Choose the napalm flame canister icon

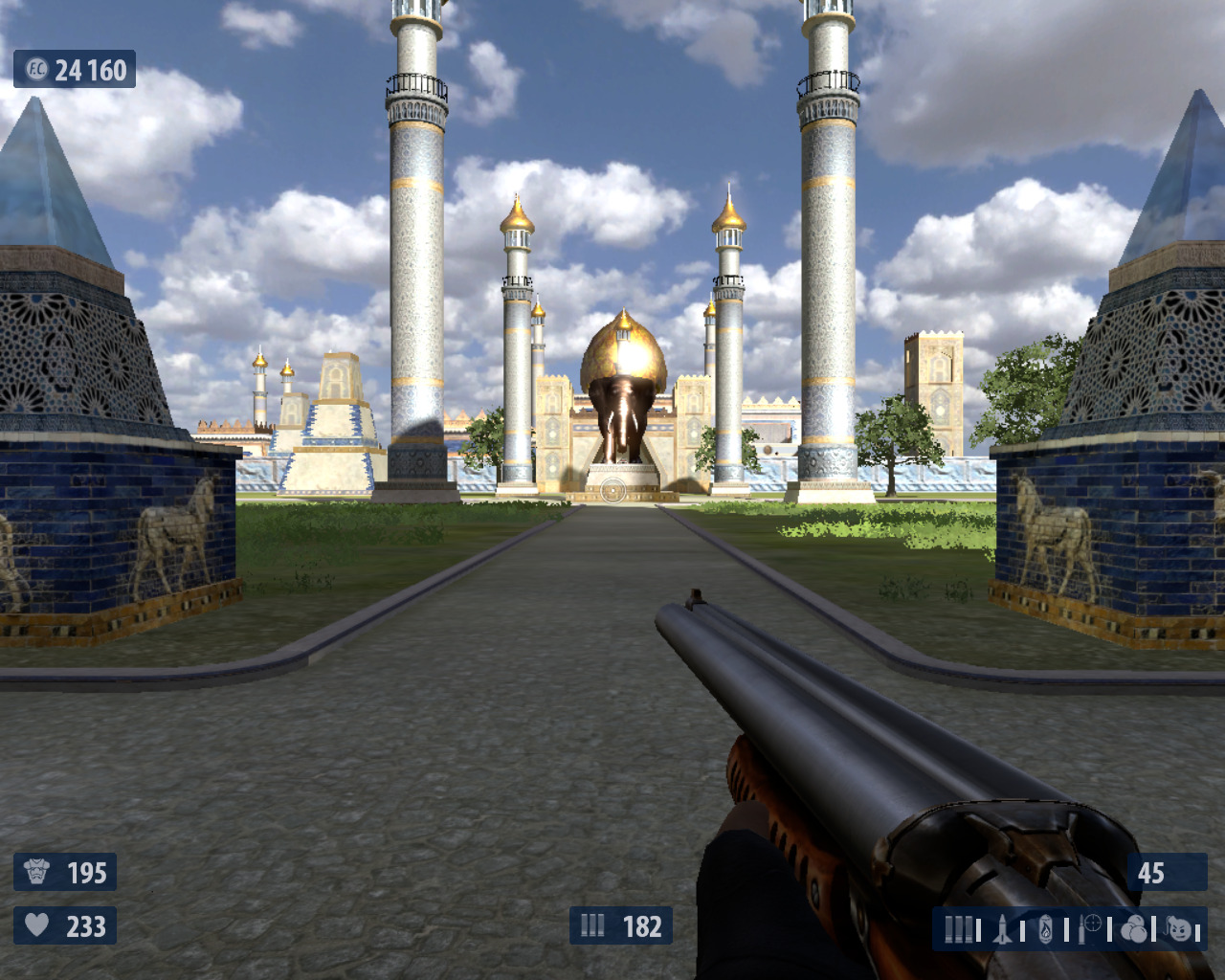[x=1046, y=929]
